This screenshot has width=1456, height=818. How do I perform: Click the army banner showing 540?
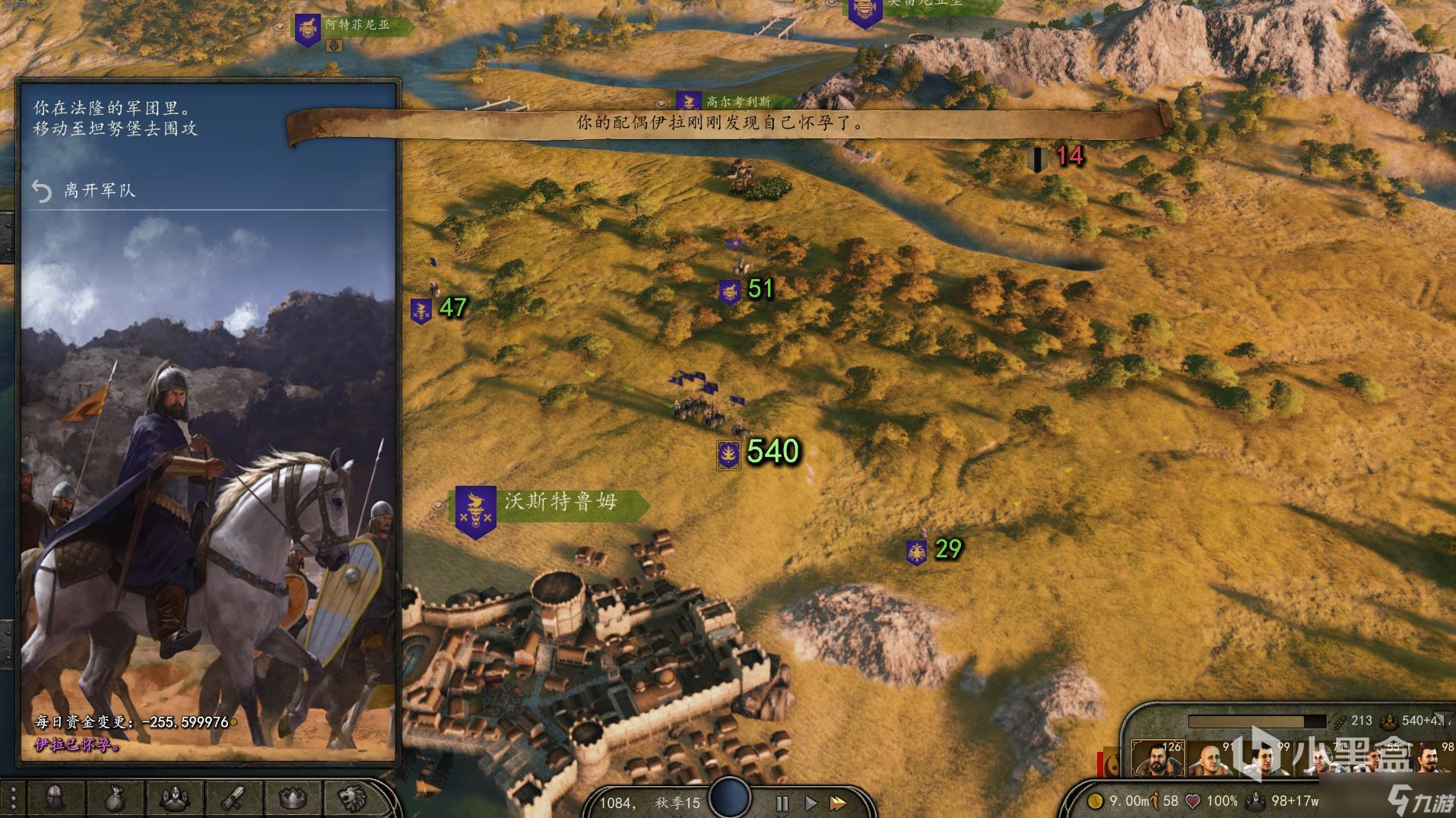[x=729, y=454]
